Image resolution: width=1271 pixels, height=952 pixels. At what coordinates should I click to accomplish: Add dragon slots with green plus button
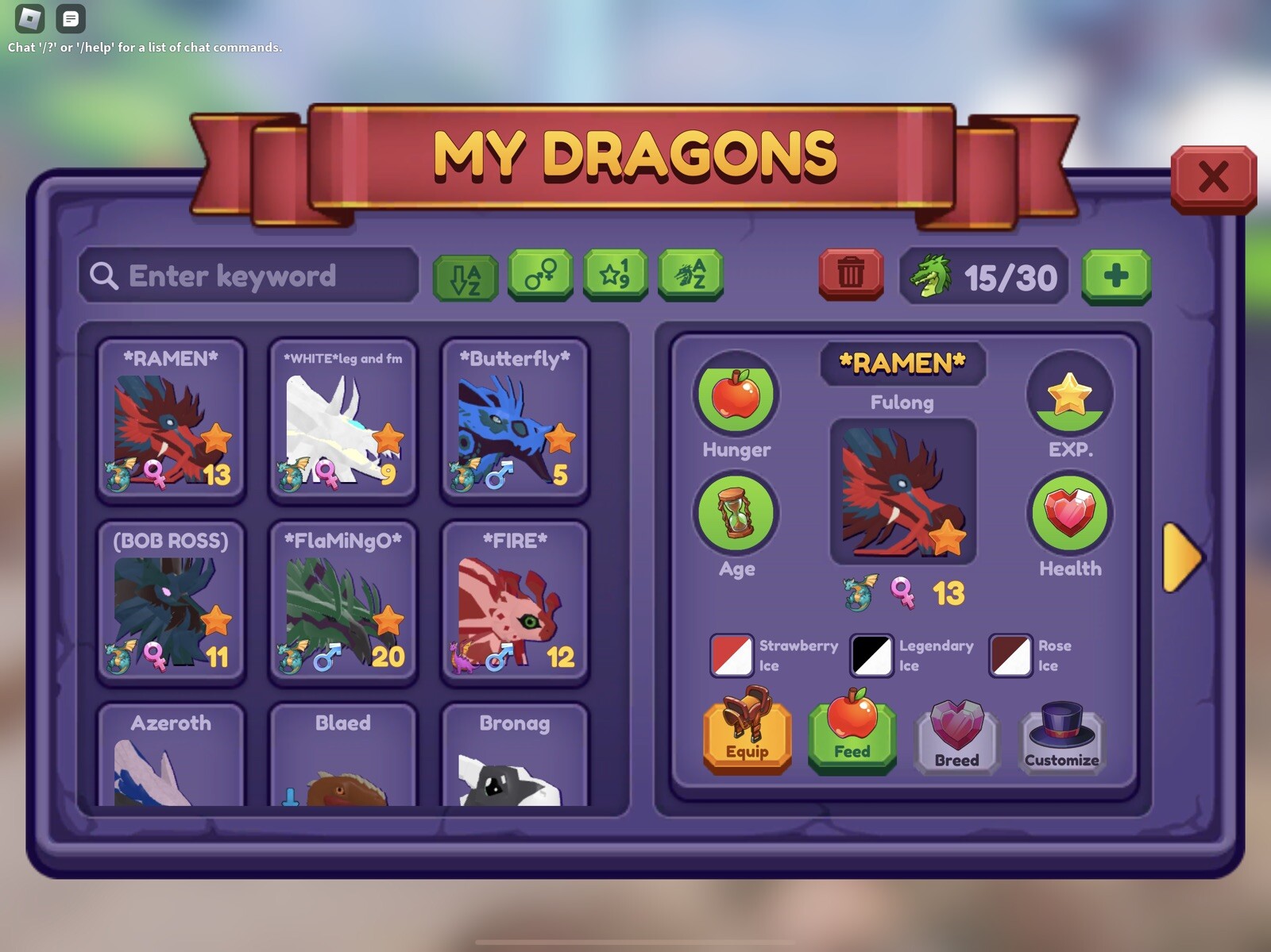pos(1116,276)
